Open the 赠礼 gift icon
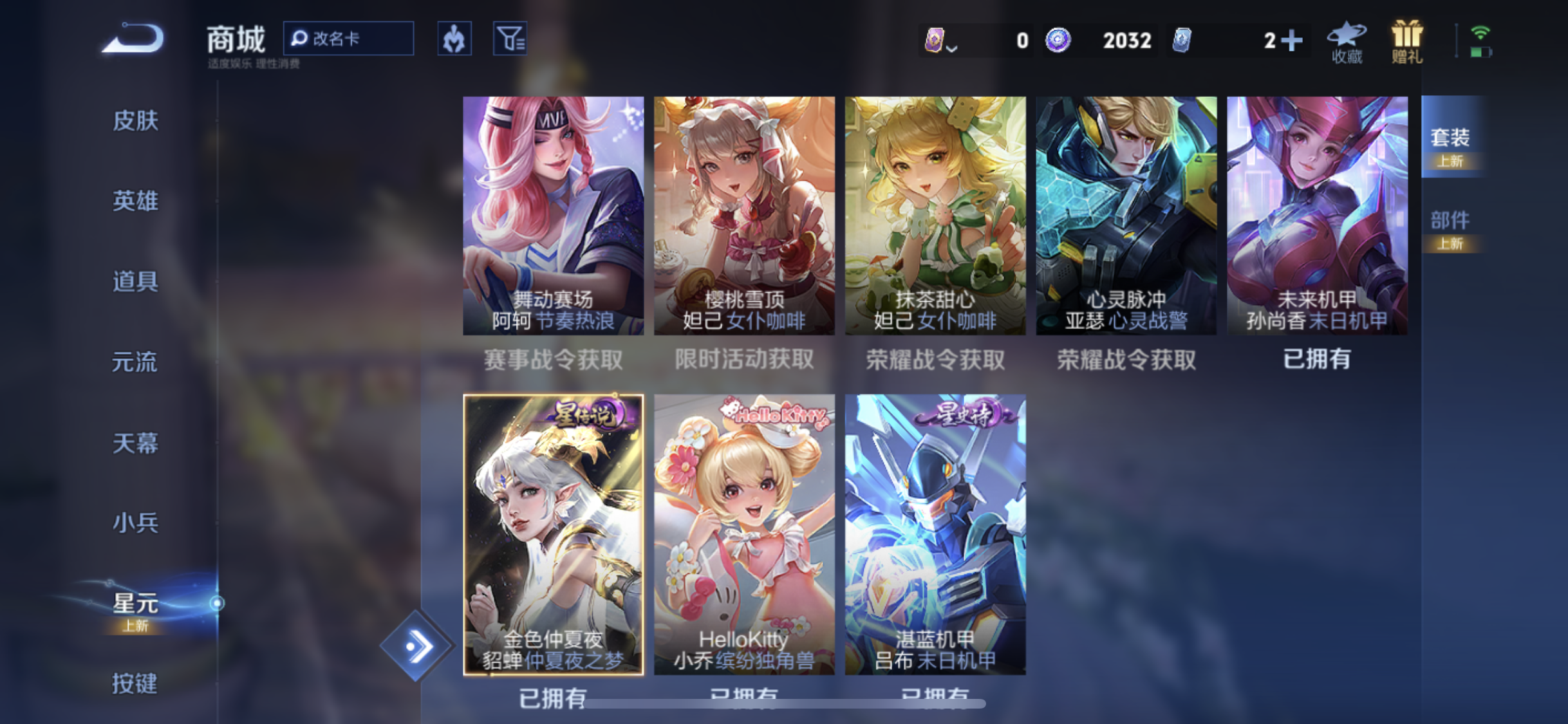This screenshot has width=1568, height=724. pyautogui.click(x=1405, y=41)
